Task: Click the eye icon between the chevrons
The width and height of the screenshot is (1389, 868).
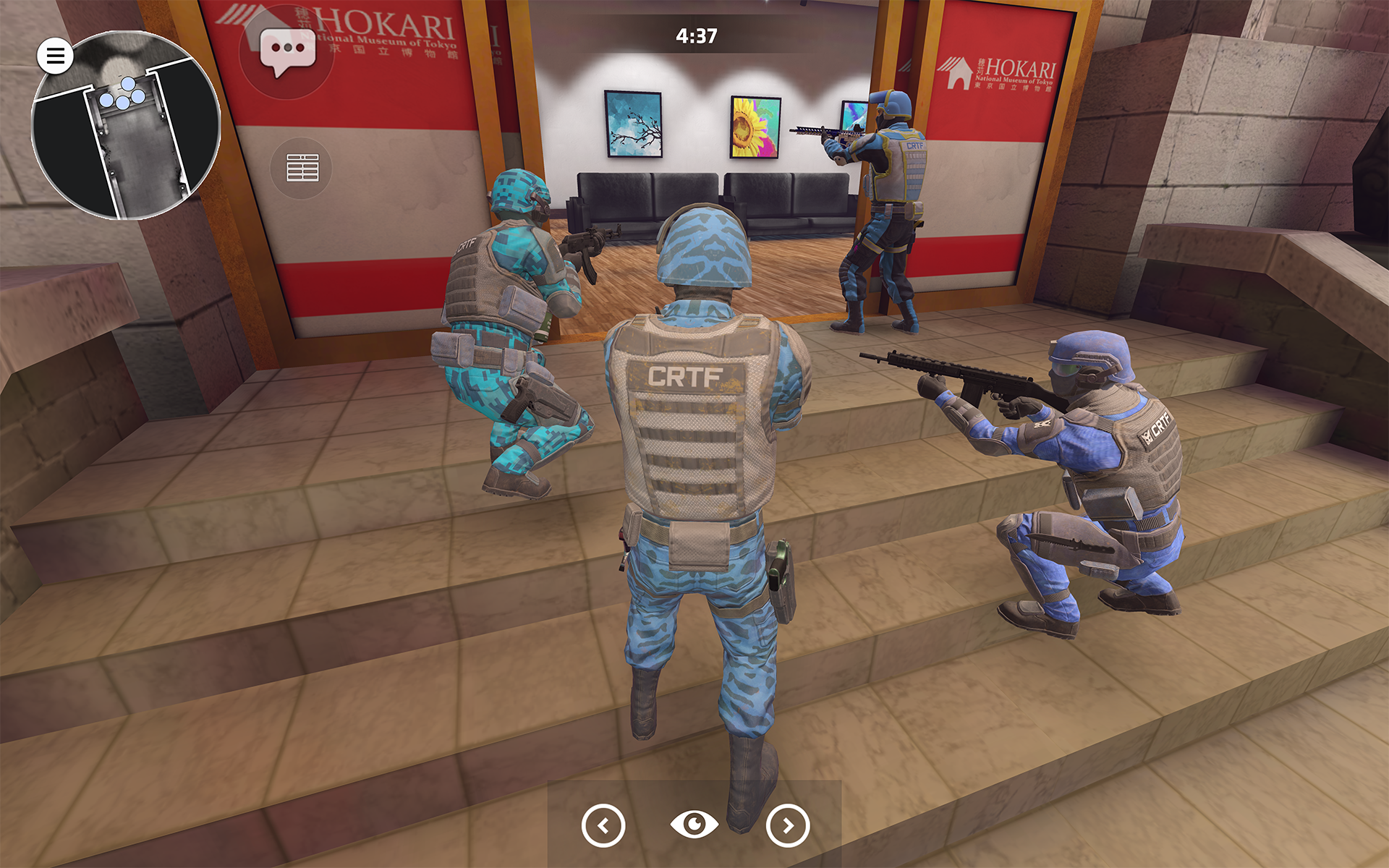Action: click(694, 824)
